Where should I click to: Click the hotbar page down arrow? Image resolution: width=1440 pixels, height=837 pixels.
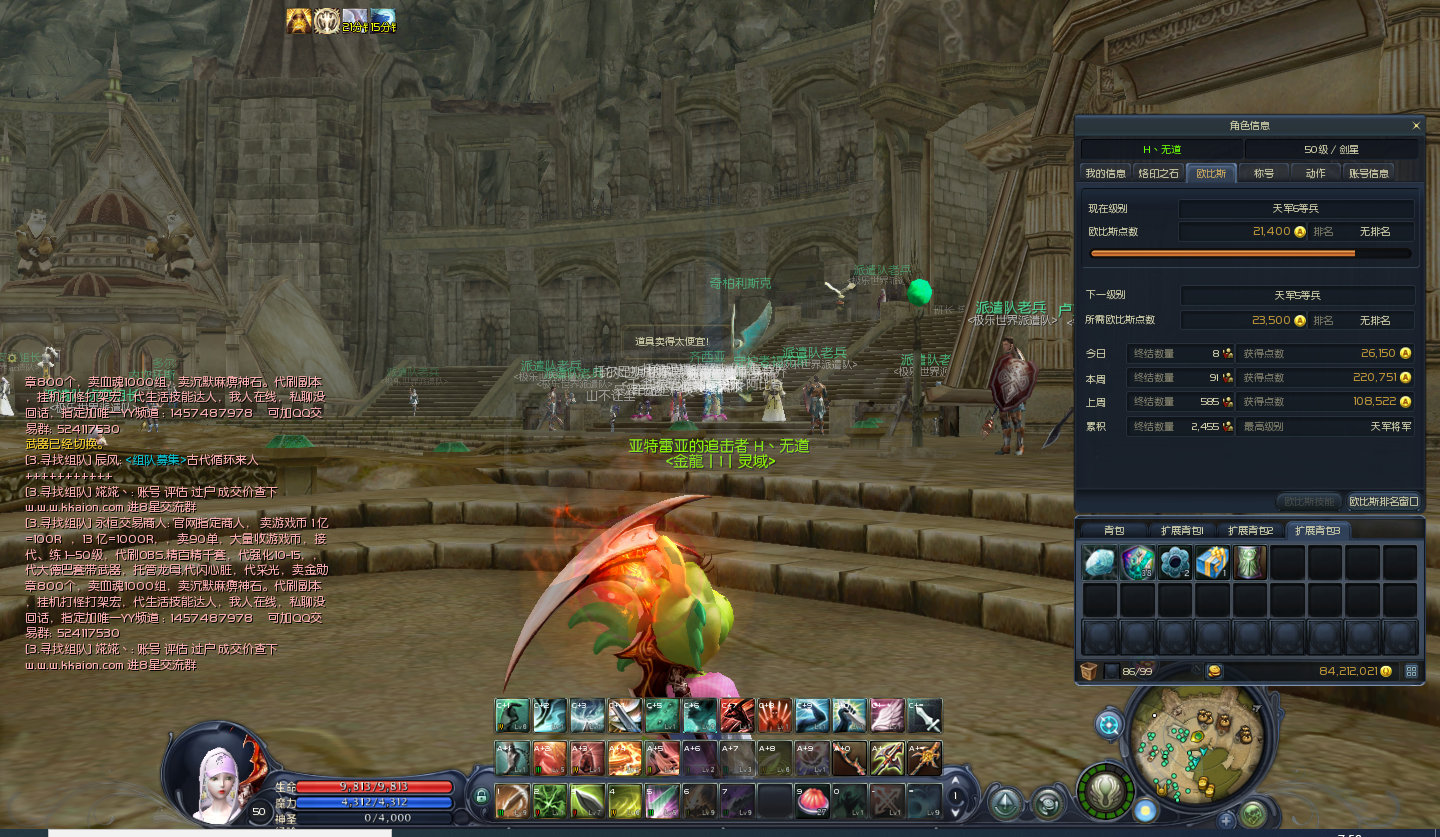click(x=956, y=810)
